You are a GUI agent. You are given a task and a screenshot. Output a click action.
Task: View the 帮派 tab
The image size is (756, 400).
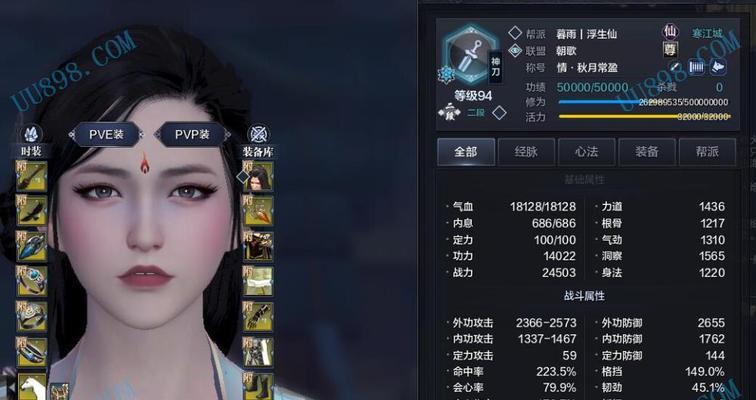point(706,152)
